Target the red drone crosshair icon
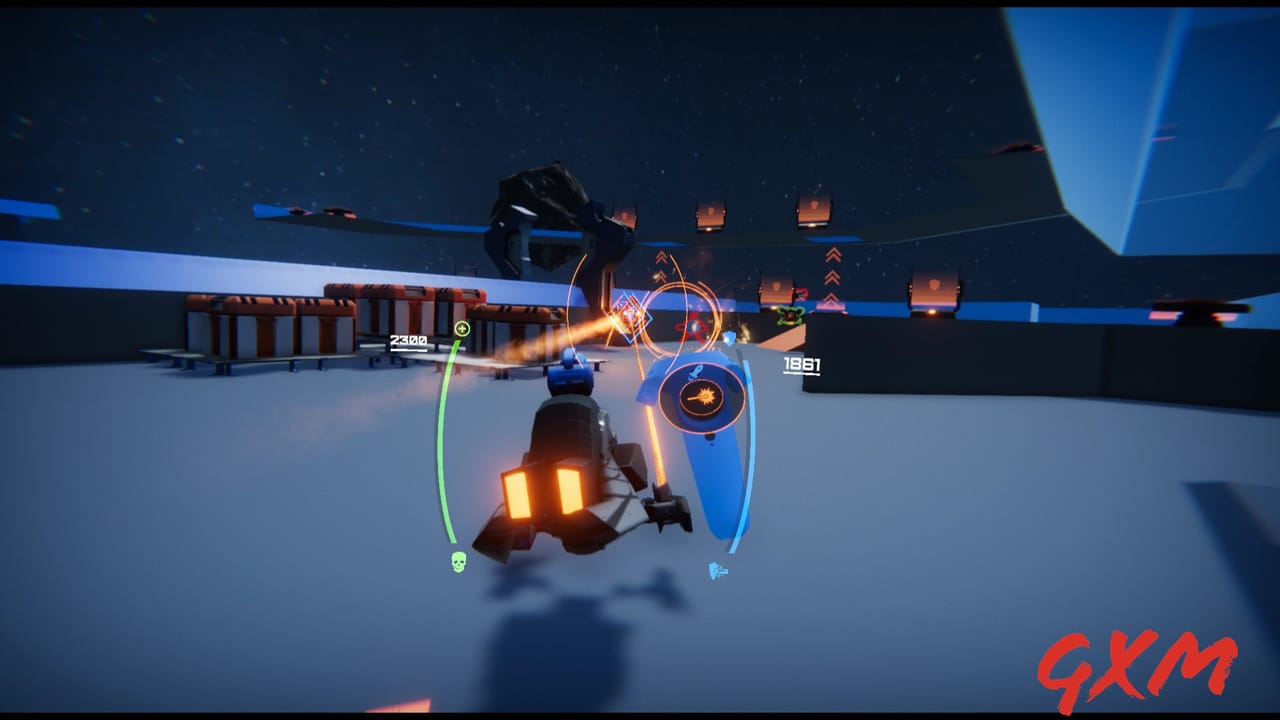This screenshot has height=720, width=1280. point(693,327)
